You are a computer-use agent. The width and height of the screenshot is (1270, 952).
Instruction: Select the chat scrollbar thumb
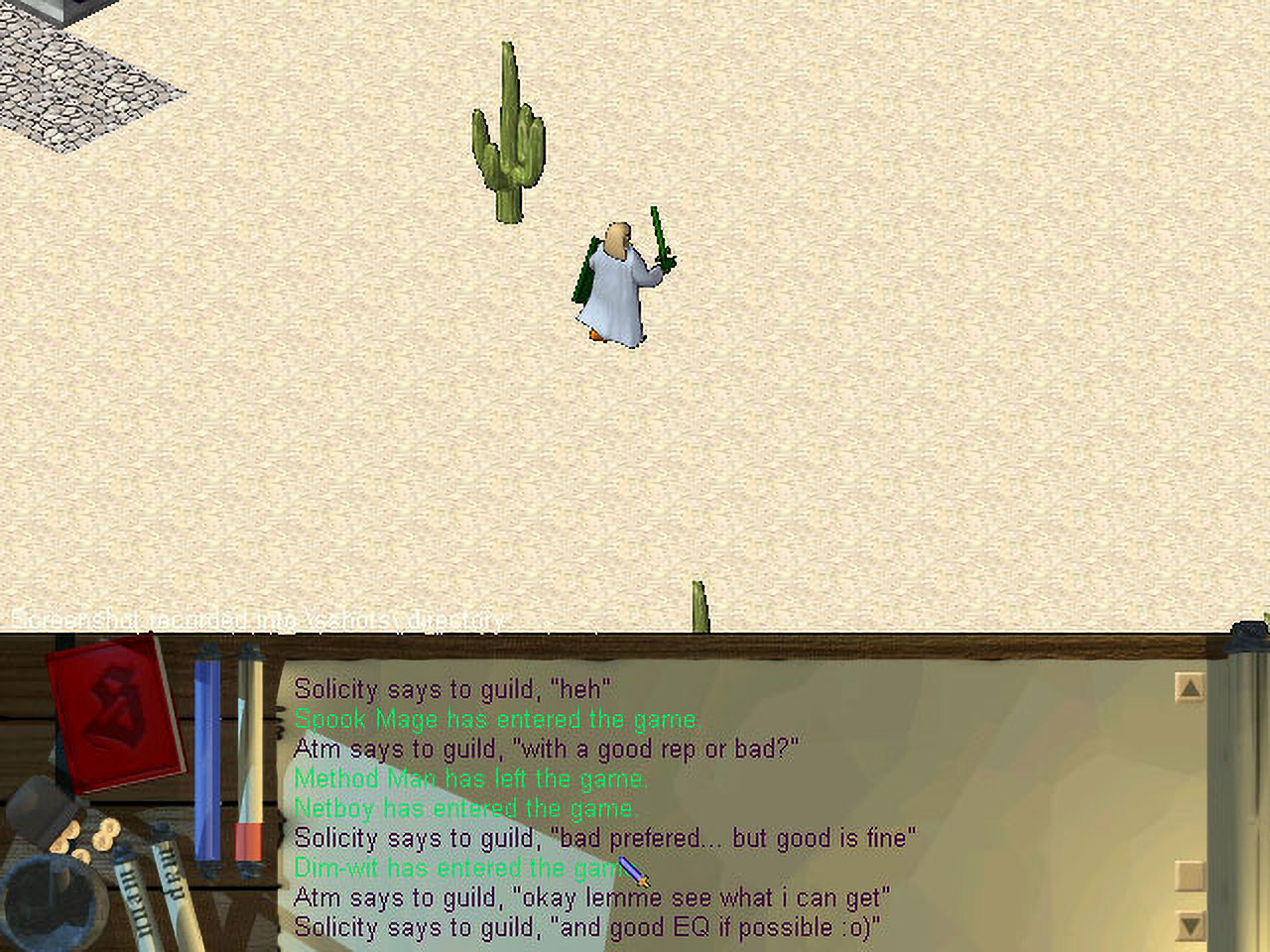[1189, 875]
